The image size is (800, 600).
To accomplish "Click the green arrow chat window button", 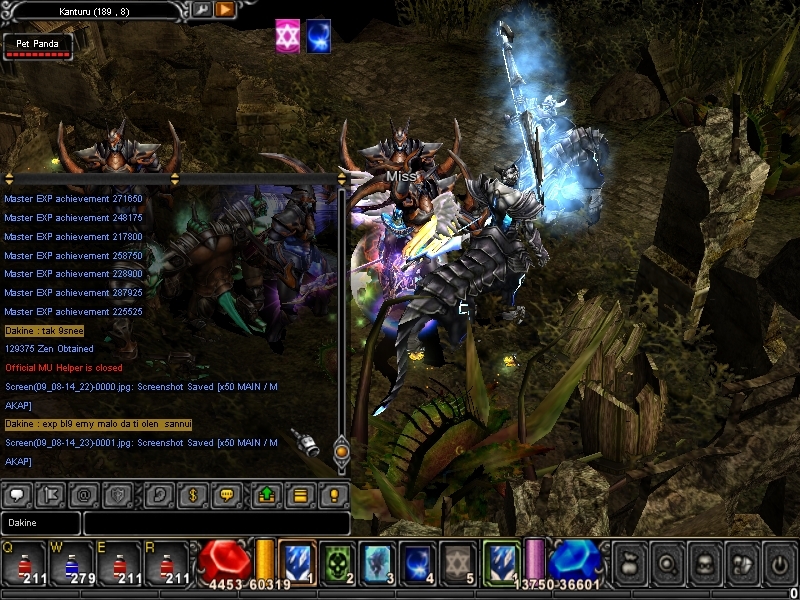I will coord(266,494).
